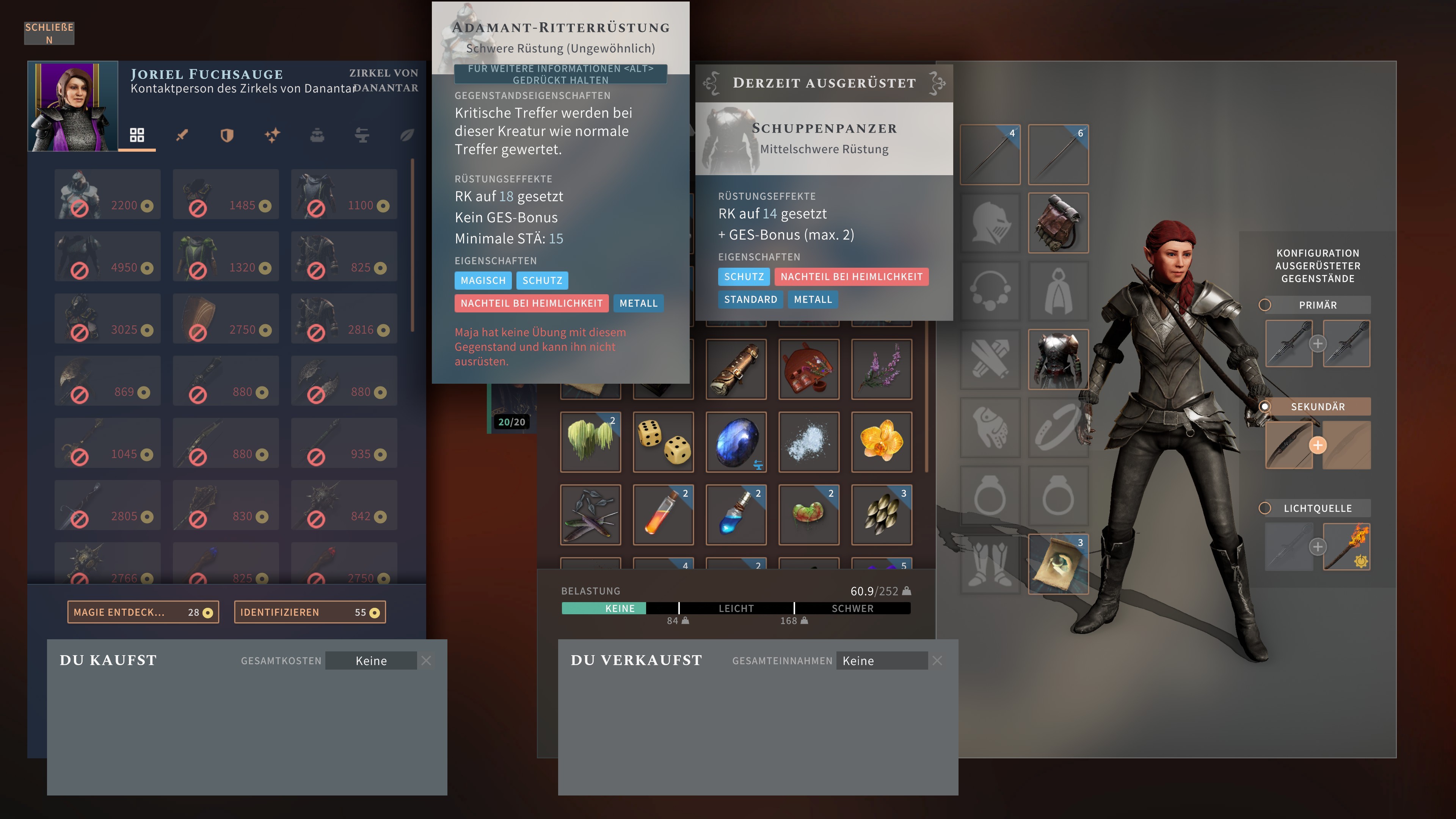The width and height of the screenshot is (1456, 819).
Task: Enable the Lichtquelle configuration radio
Action: click(1265, 508)
